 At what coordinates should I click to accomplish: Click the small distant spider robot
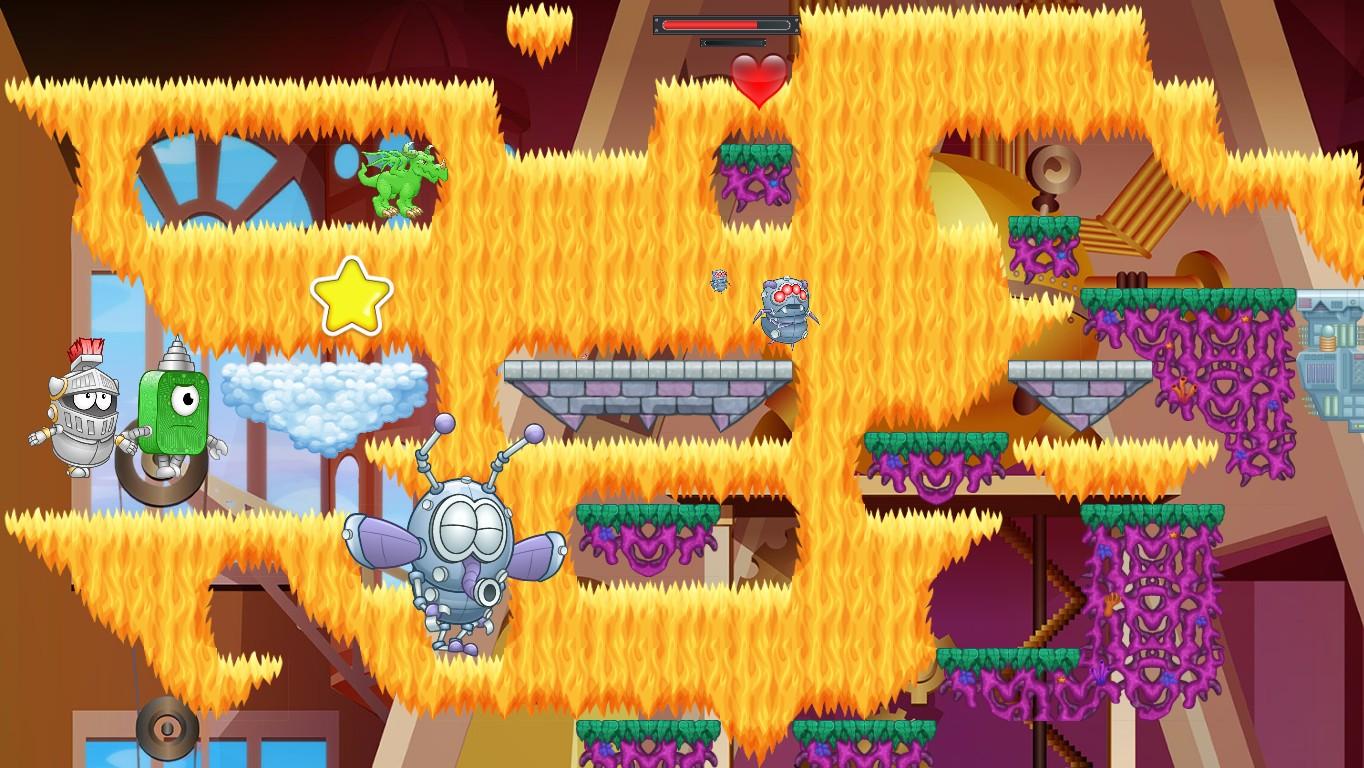(x=718, y=280)
